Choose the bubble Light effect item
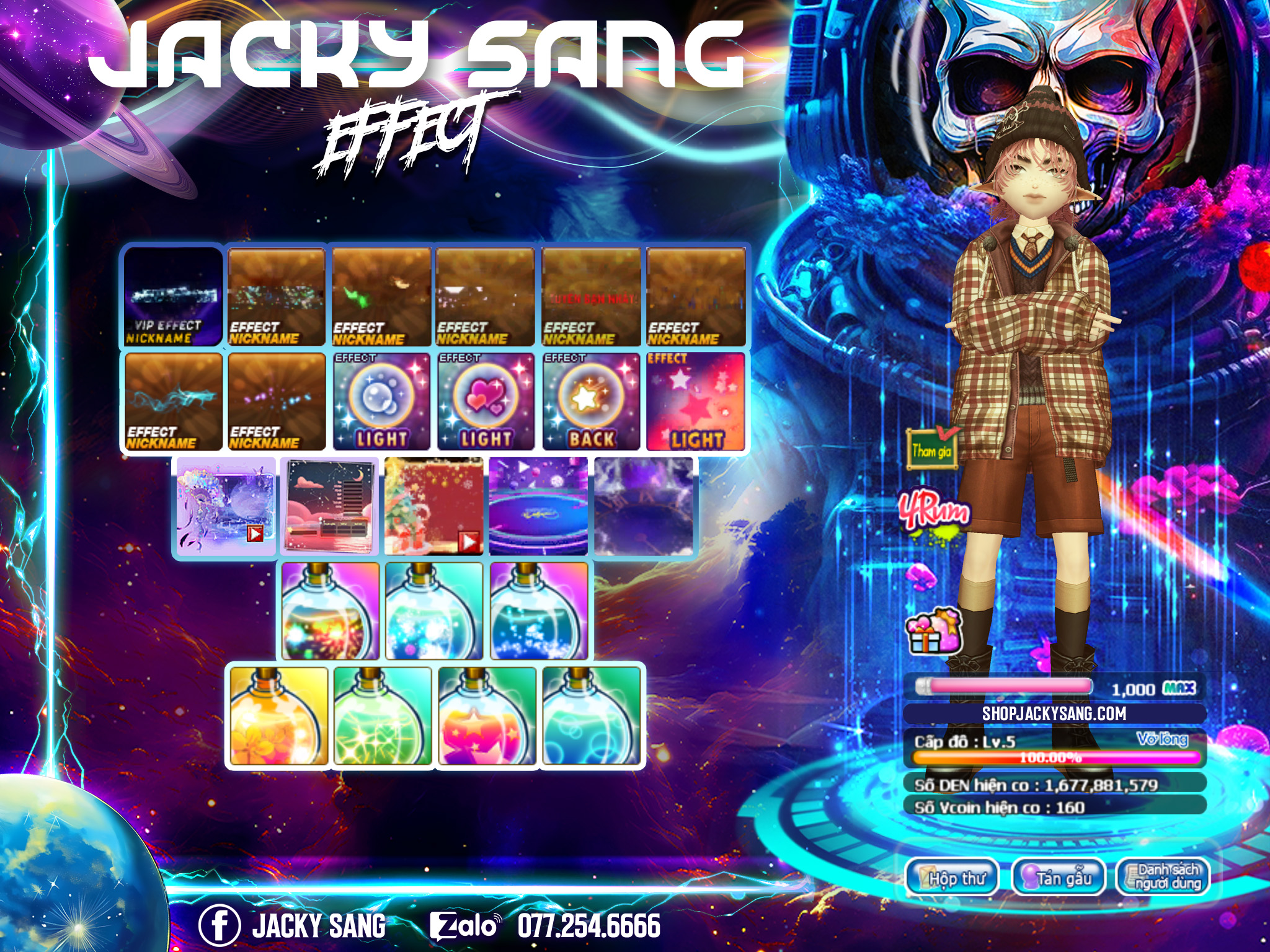 click(x=381, y=402)
